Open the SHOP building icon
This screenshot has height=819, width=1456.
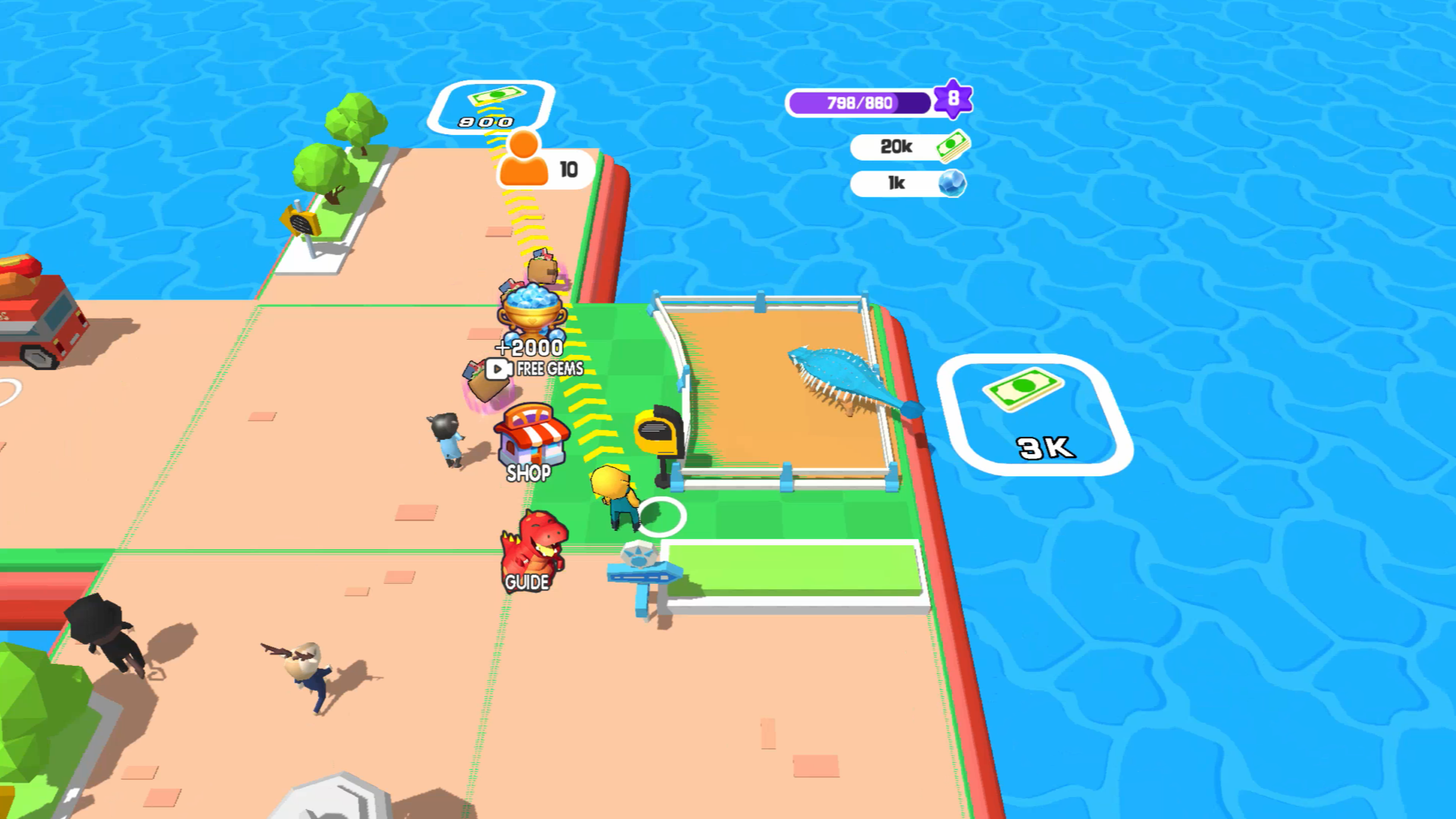click(x=531, y=440)
